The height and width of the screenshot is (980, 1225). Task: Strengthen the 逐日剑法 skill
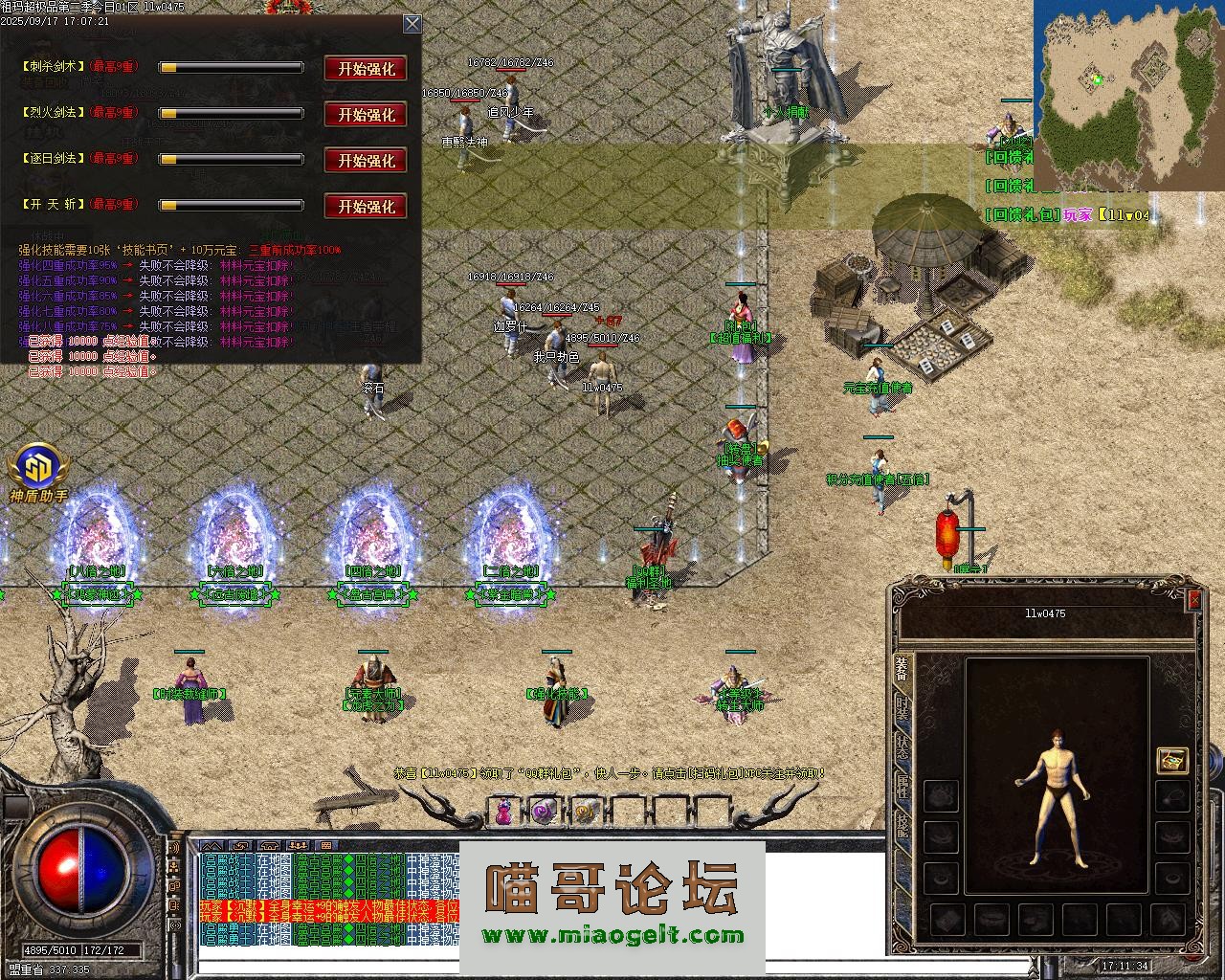click(366, 161)
